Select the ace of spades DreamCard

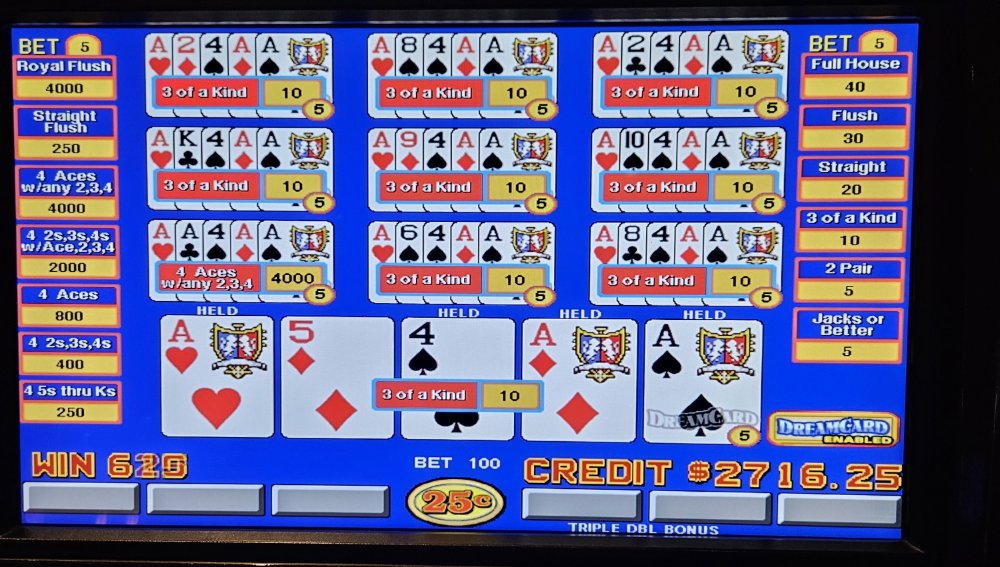click(x=702, y=377)
